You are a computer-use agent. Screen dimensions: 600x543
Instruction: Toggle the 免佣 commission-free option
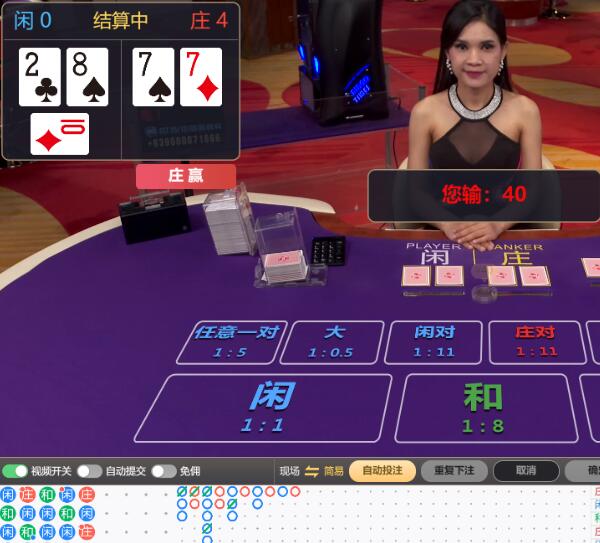[163, 471]
